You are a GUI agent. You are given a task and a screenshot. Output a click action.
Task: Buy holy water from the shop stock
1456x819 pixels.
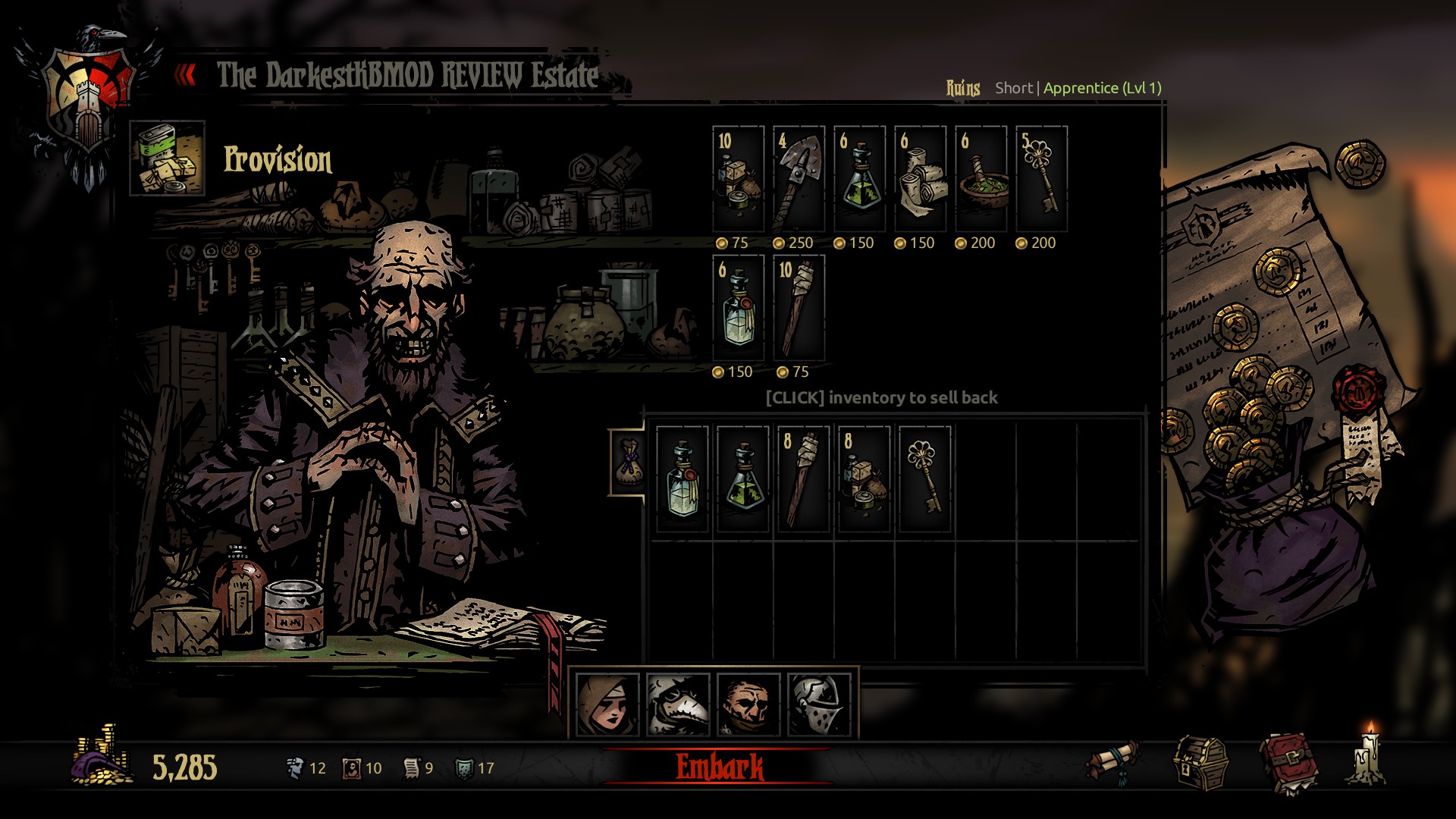coord(738,308)
